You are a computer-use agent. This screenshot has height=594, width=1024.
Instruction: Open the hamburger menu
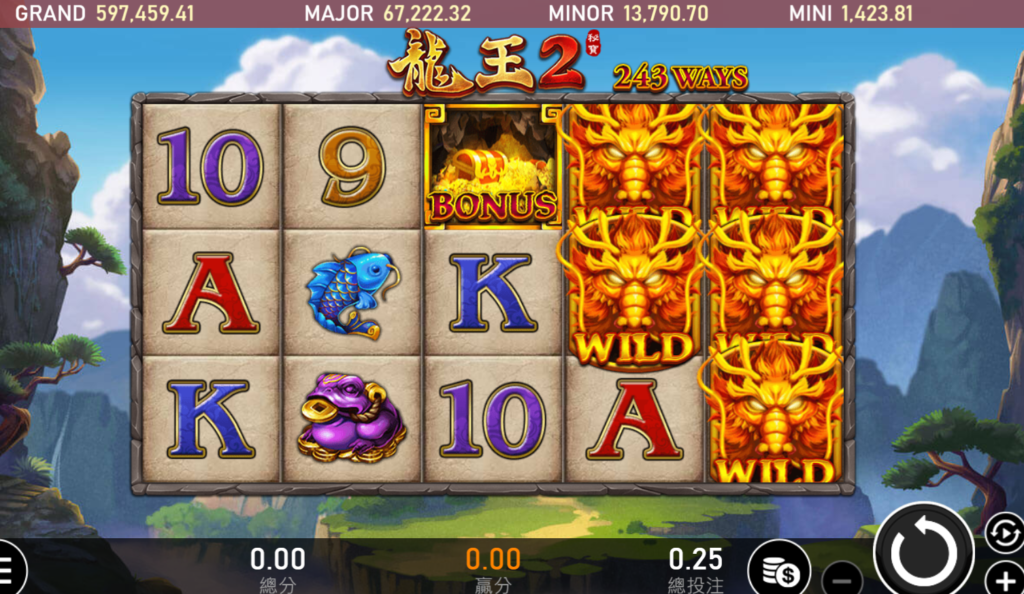click(x=8, y=571)
